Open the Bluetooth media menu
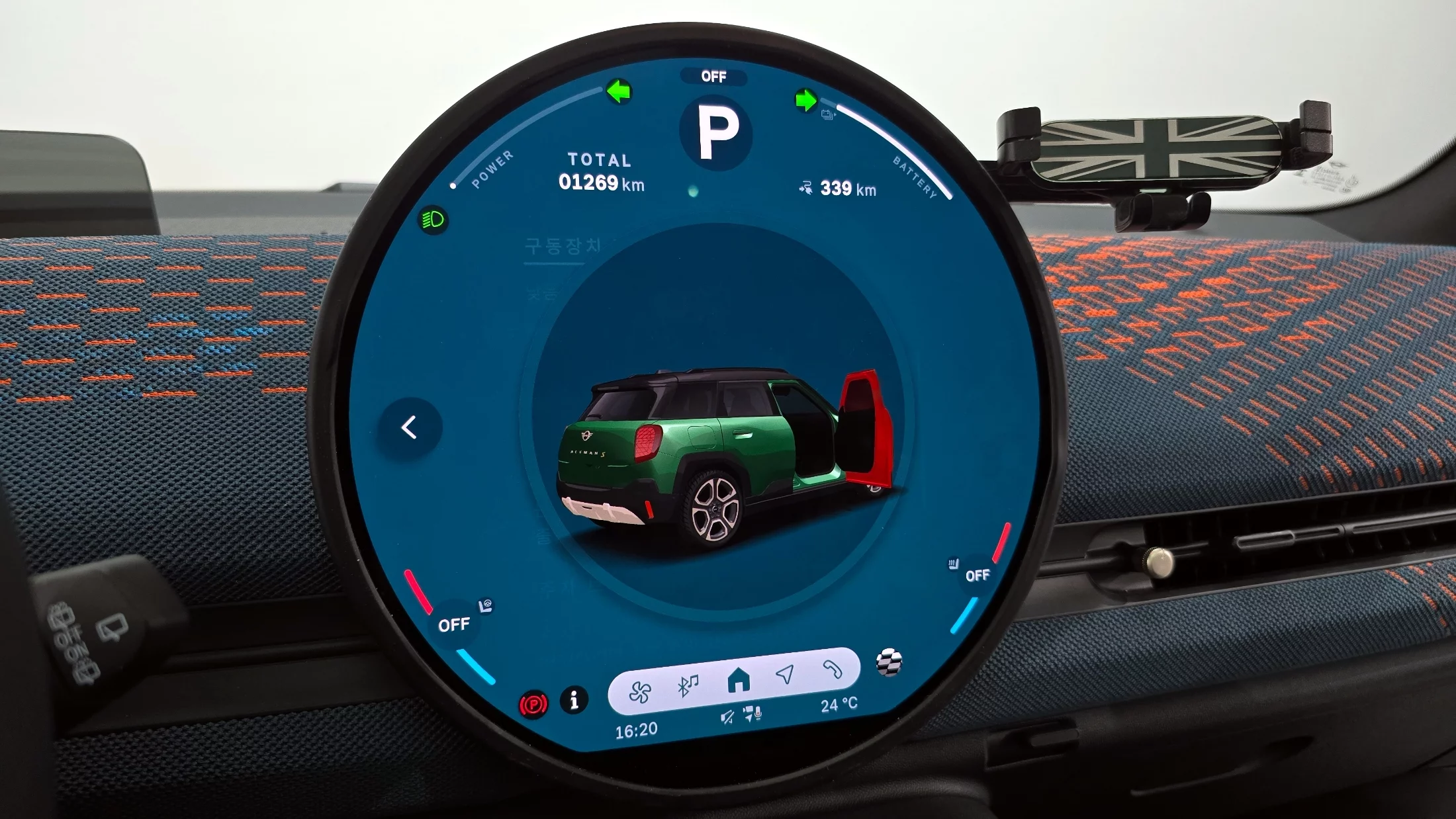The image size is (1456, 819). (688, 685)
